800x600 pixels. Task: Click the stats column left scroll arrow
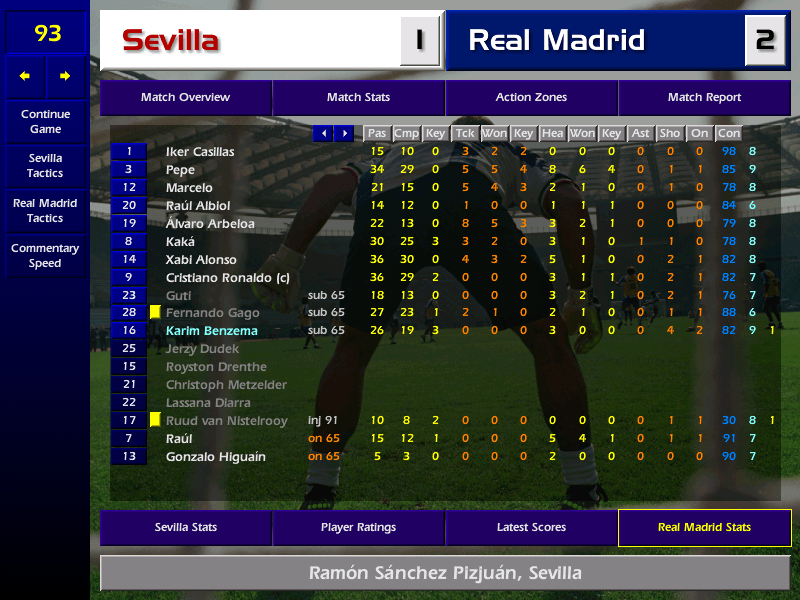coord(323,133)
